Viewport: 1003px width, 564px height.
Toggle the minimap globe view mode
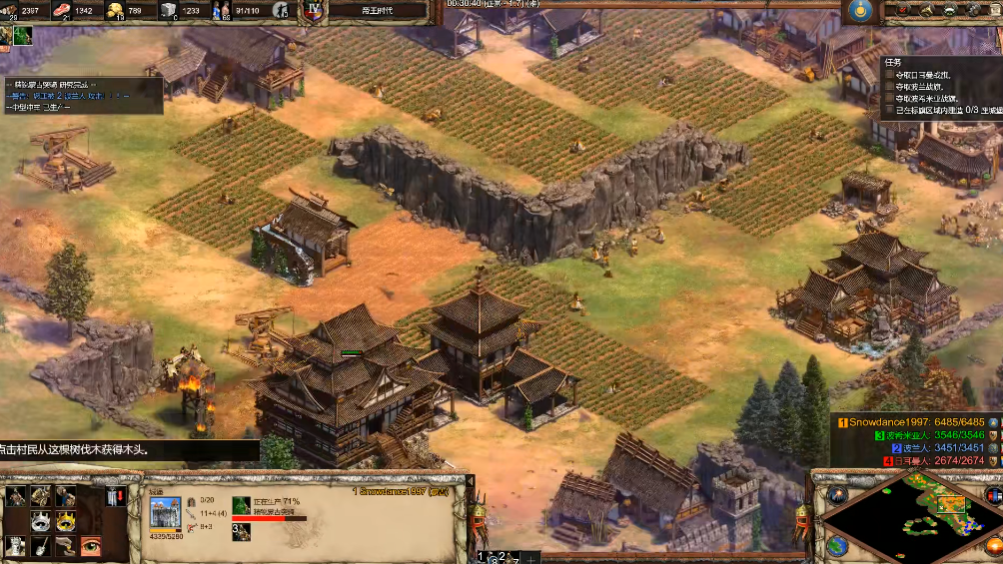click(x=837, y=546)
